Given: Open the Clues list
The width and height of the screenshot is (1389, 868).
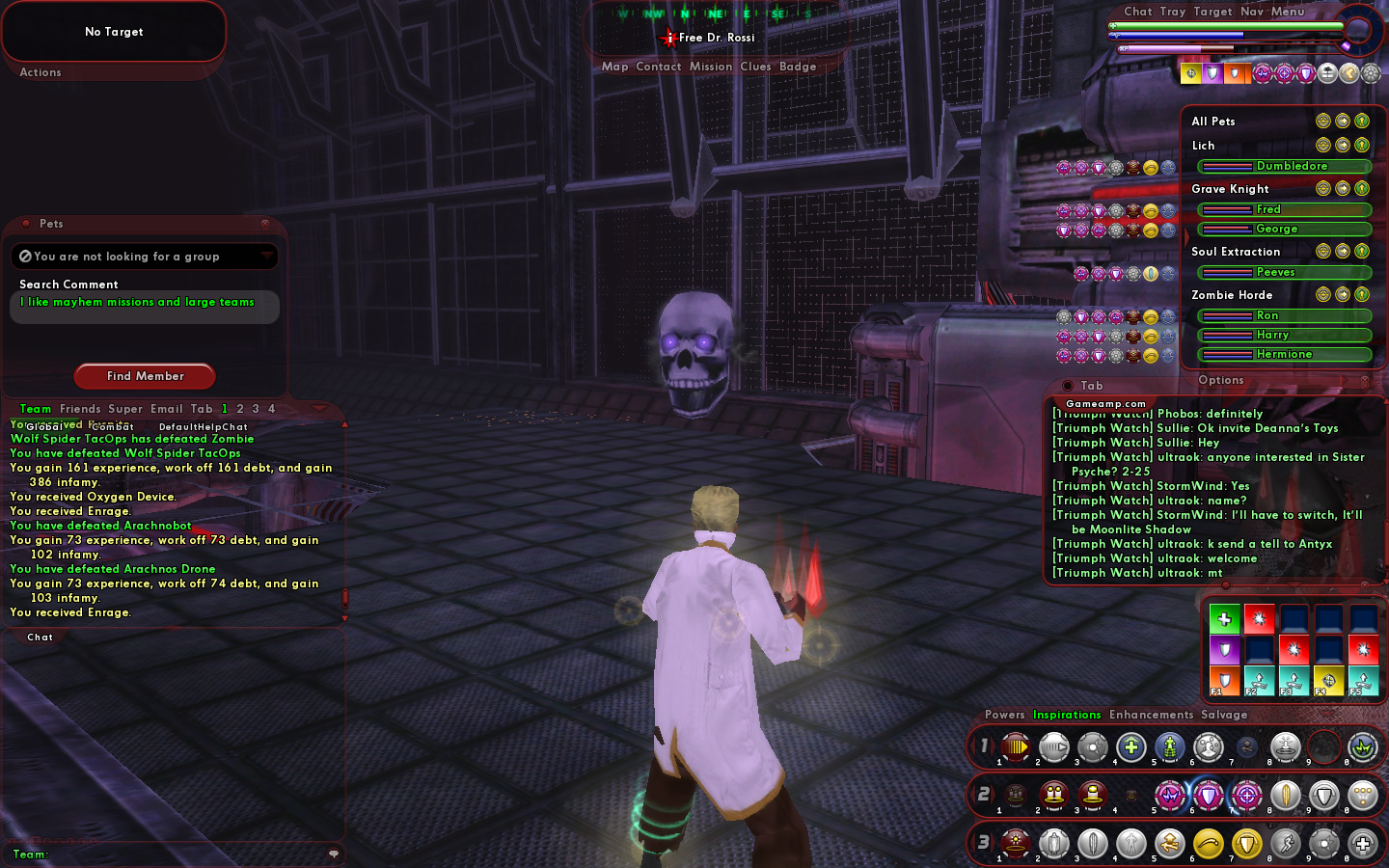Looking at the screenshot, I should coord(755,67).
